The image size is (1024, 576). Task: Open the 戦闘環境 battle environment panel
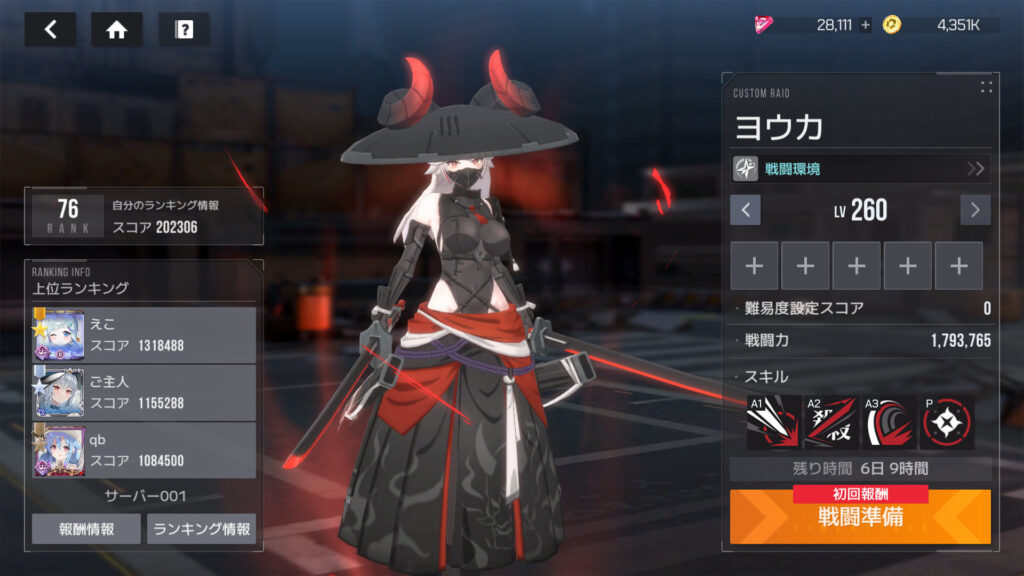coord(860,168)
